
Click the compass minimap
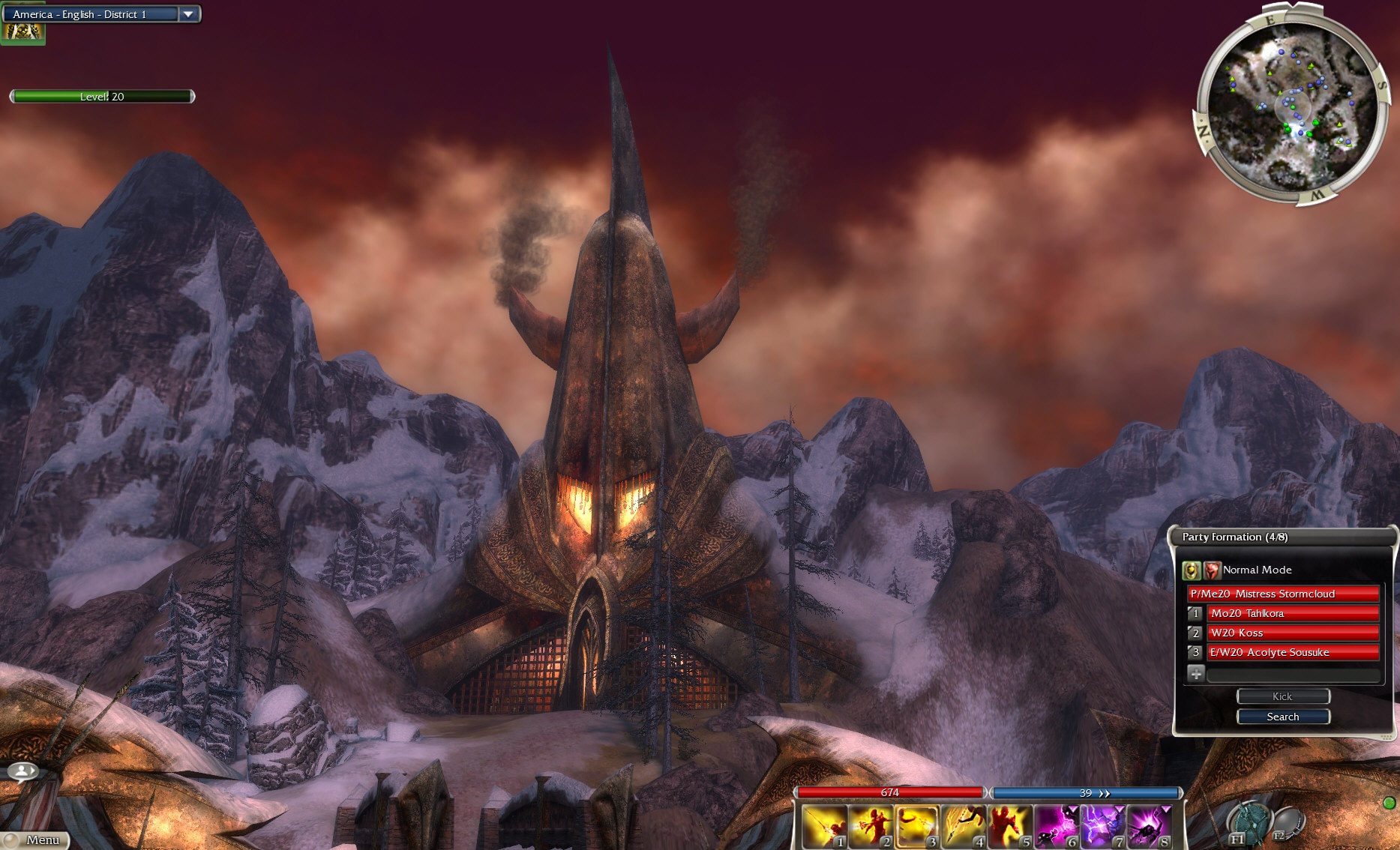[x=1289, y=106]
